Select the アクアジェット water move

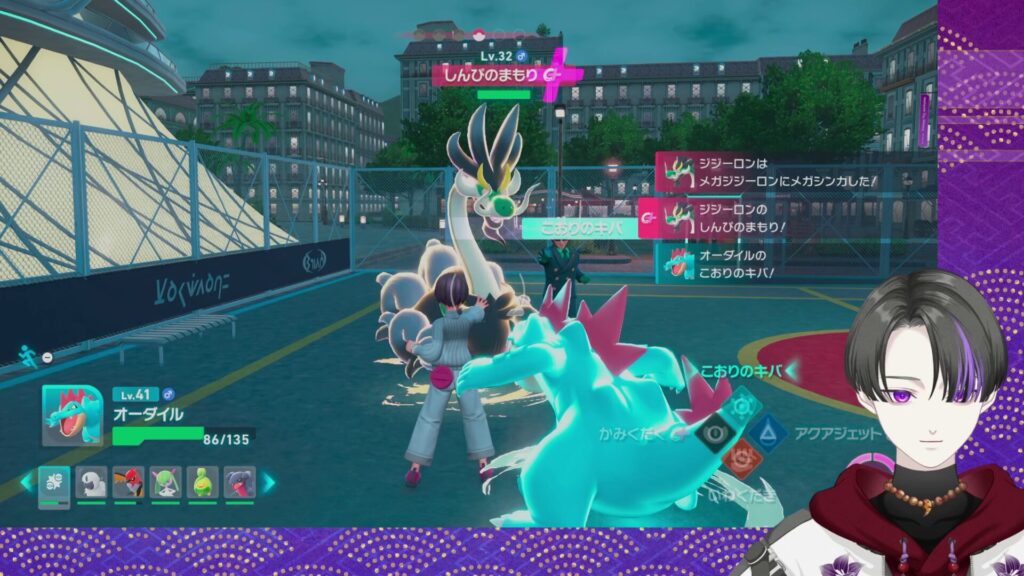pos(771,432)
